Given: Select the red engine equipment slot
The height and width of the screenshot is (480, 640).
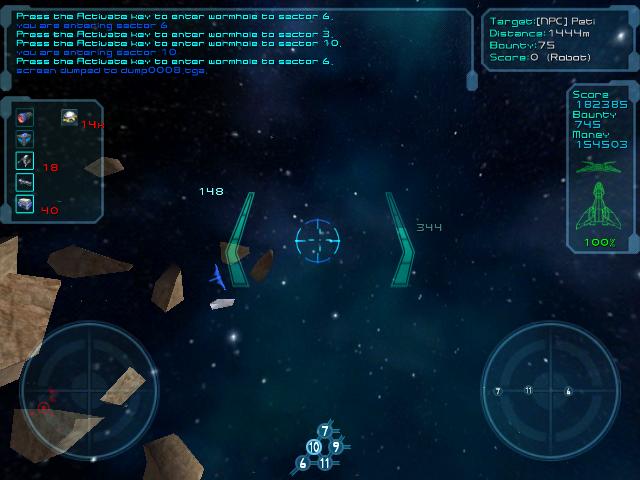Looking at the screenshot, I should pyautogui.click(x=25, y=118).
